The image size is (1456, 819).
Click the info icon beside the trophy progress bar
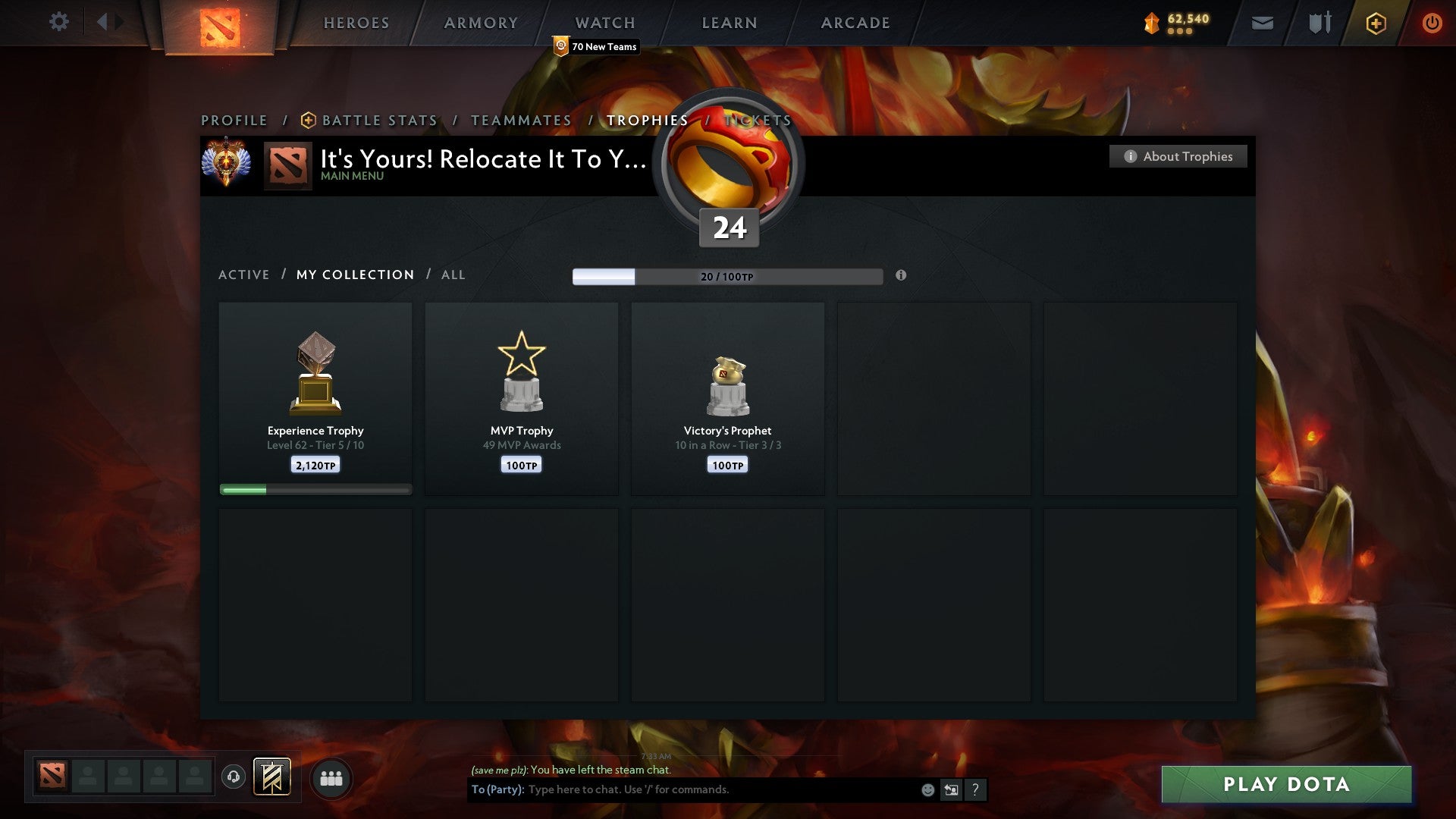pos(901,277)
